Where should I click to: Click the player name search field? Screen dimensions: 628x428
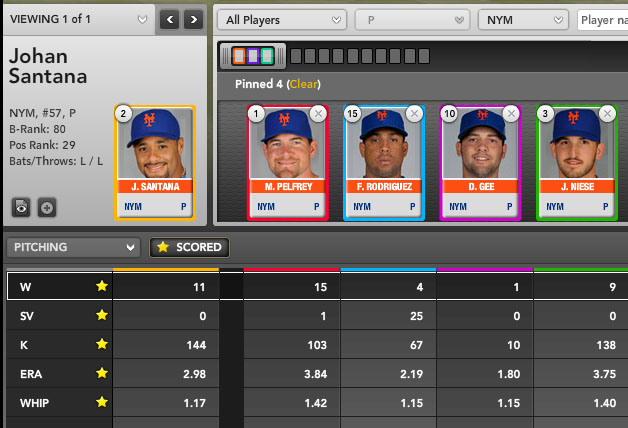coord(603,20)
